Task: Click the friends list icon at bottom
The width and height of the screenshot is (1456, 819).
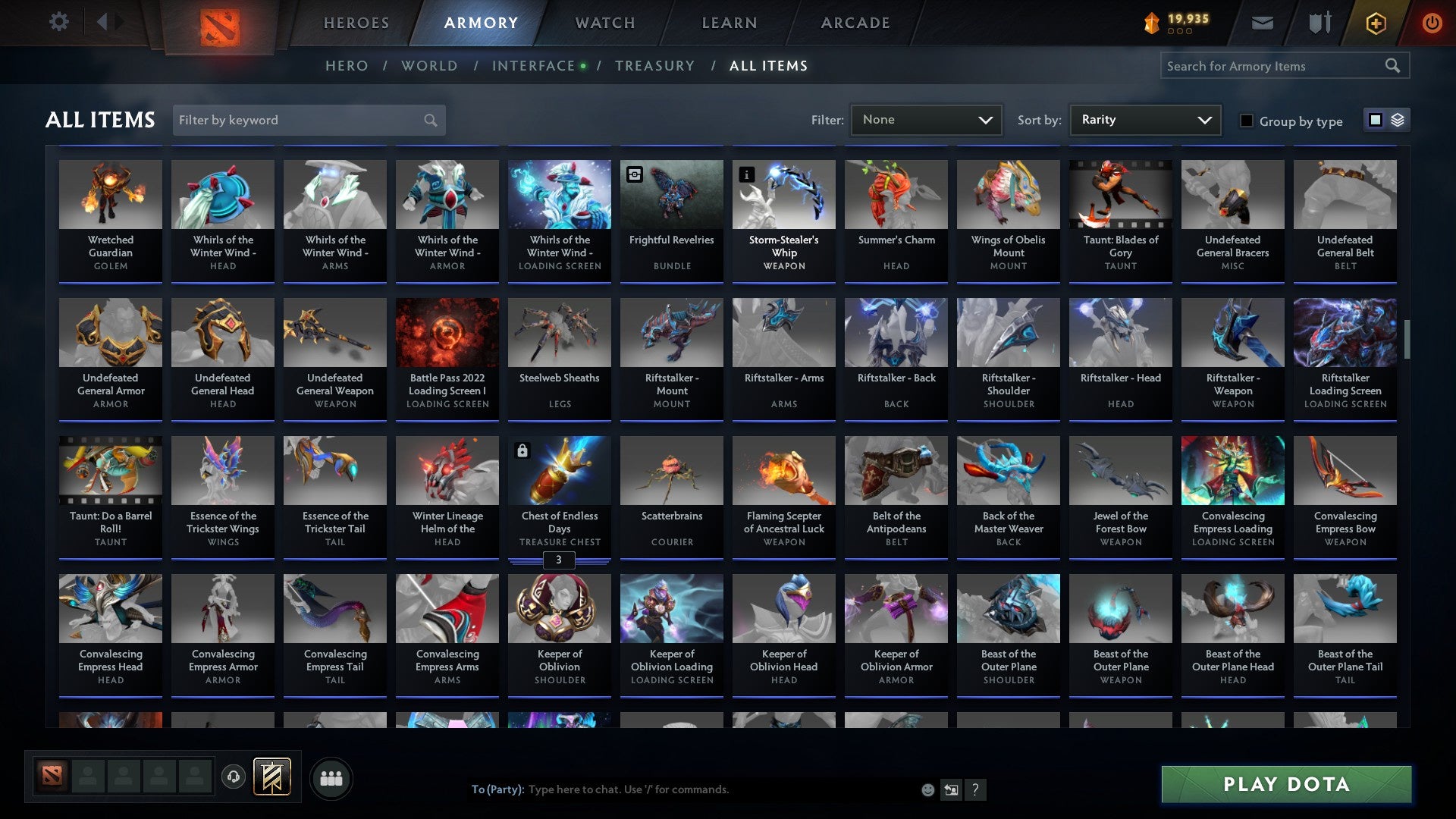Action: [x=330, y=777]
